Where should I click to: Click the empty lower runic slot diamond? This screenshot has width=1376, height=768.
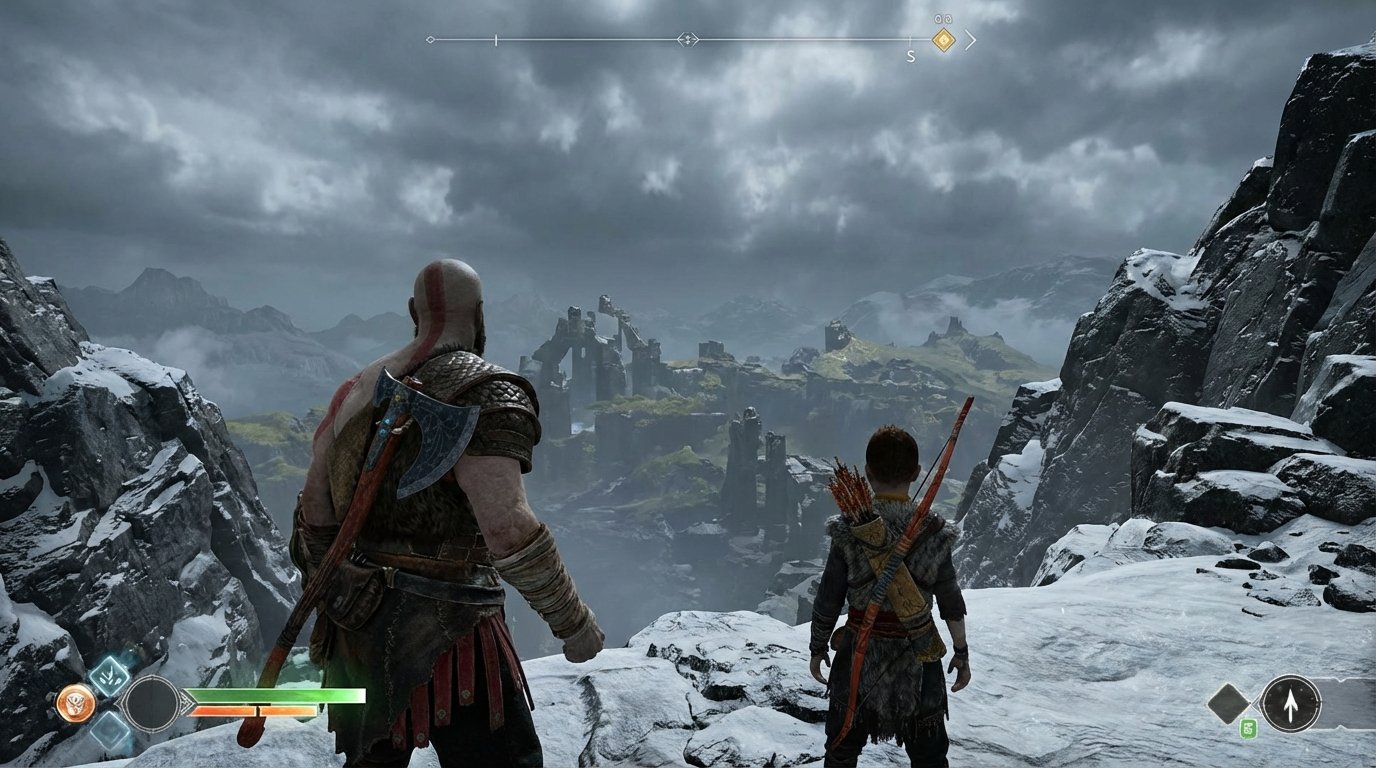[x=109, y=728]
